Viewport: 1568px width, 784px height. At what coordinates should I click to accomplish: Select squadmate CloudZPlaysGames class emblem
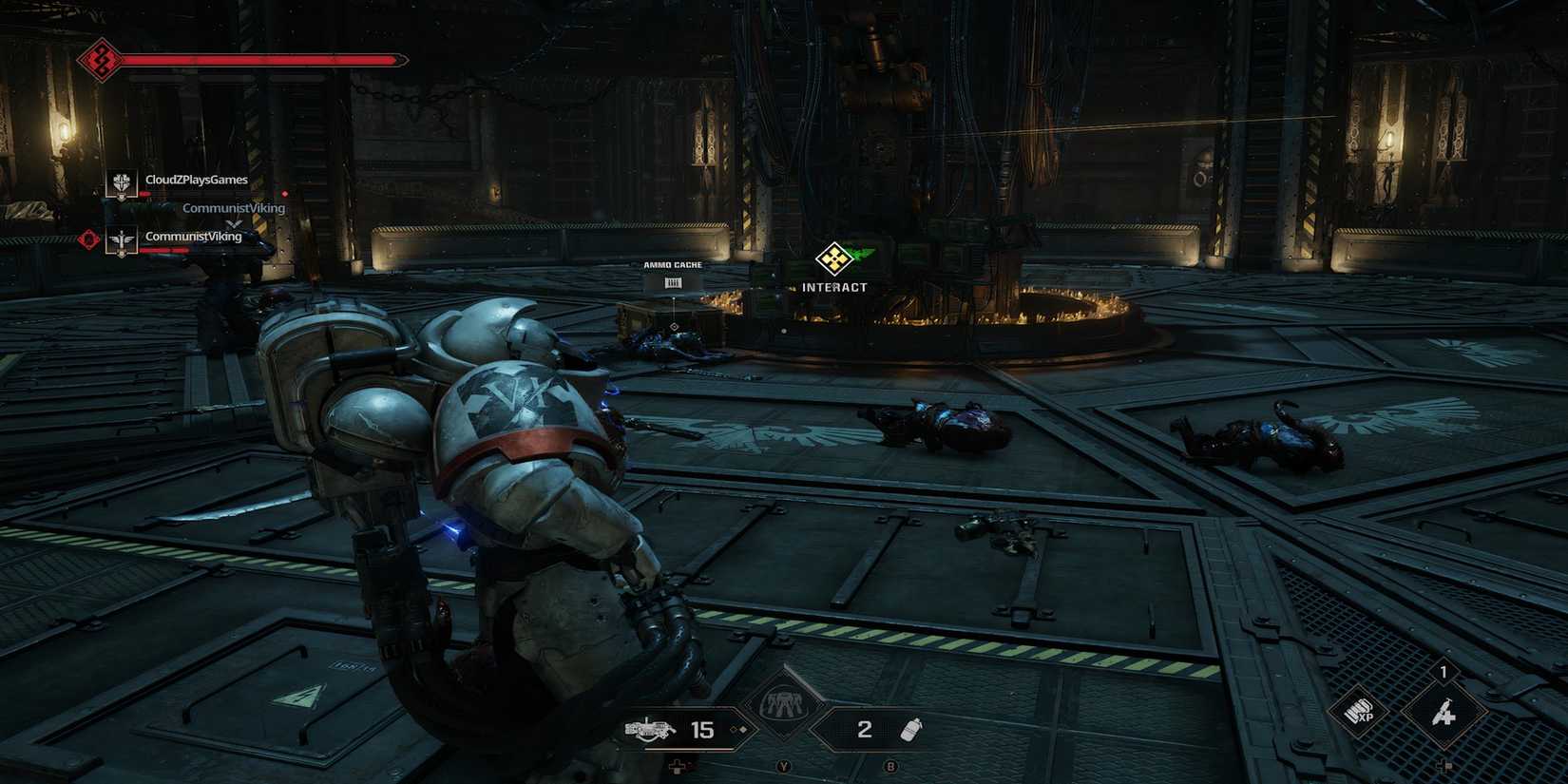click(121, 182)
